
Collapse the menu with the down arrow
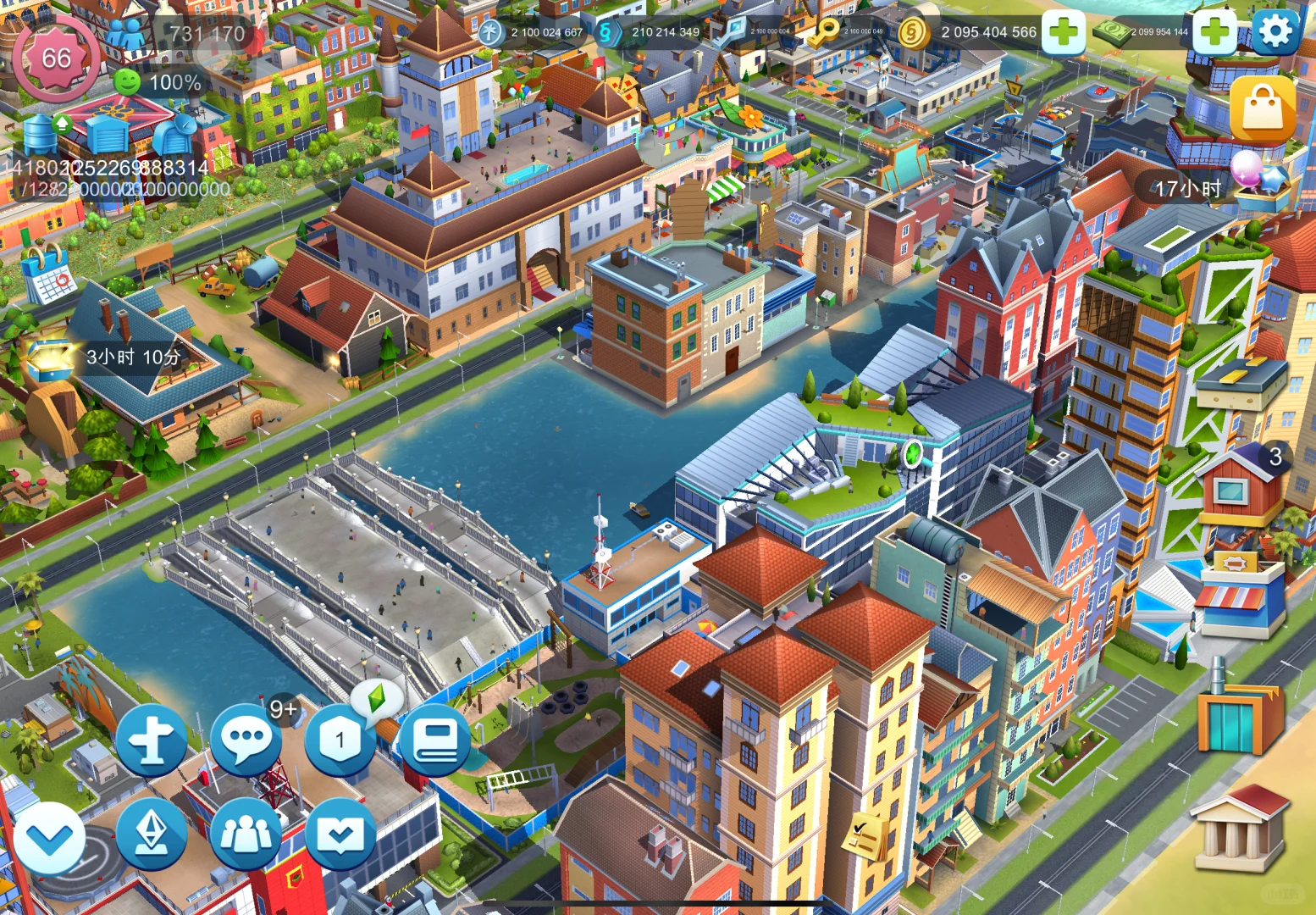pyautogui.click(x=49, y=838)
